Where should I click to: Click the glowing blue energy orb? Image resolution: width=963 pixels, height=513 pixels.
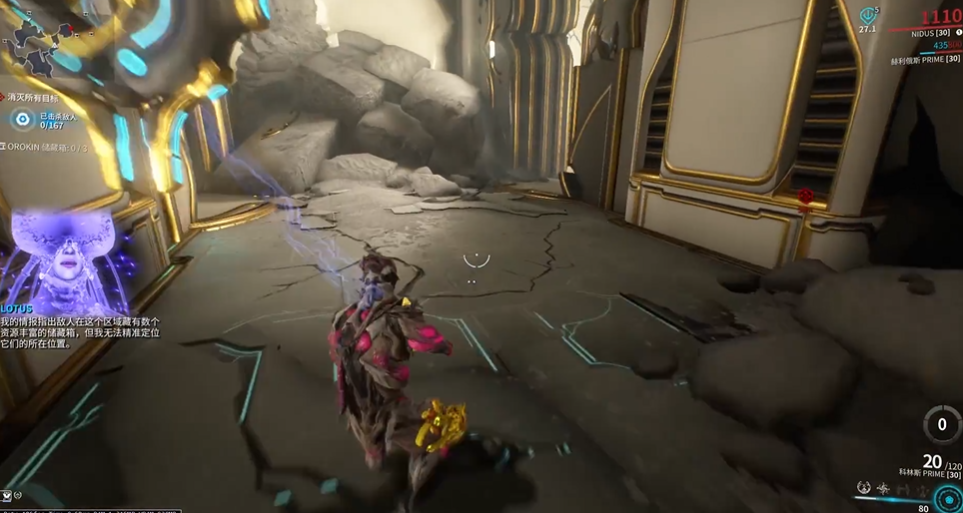click(947, 498)
